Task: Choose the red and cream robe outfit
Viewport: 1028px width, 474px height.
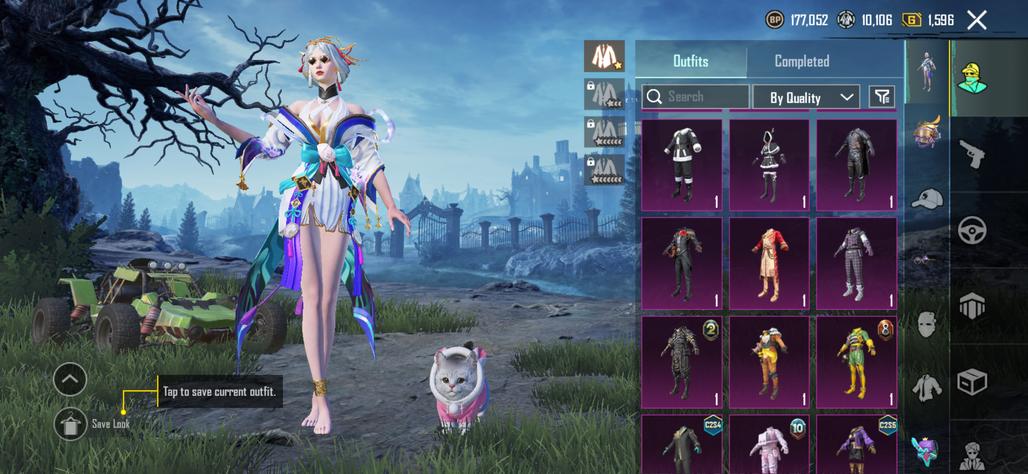Action: (x=769, y=263)
